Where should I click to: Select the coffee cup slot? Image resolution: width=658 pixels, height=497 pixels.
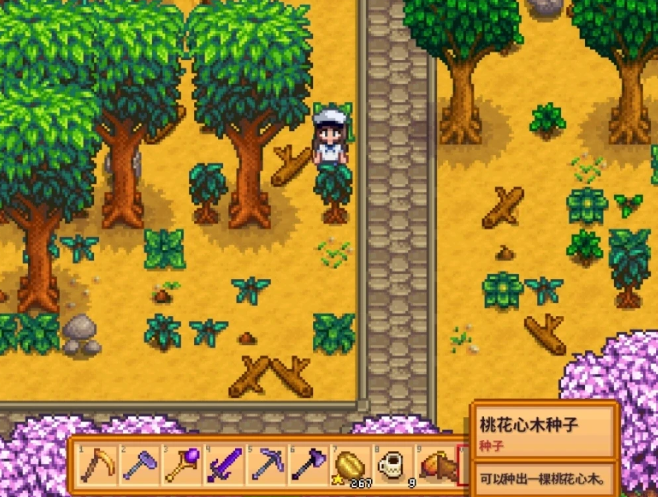(392, 465)
